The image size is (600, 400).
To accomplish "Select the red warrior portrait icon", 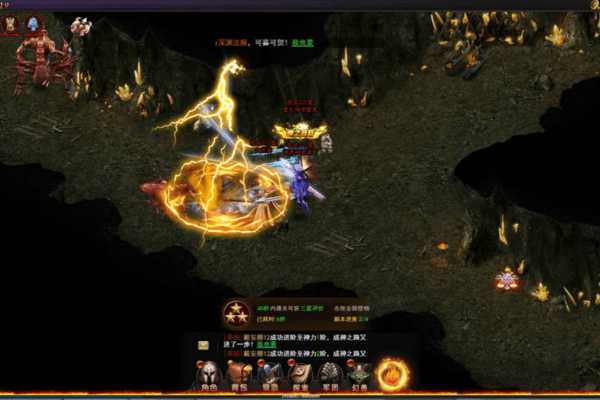I will (10, 23).
